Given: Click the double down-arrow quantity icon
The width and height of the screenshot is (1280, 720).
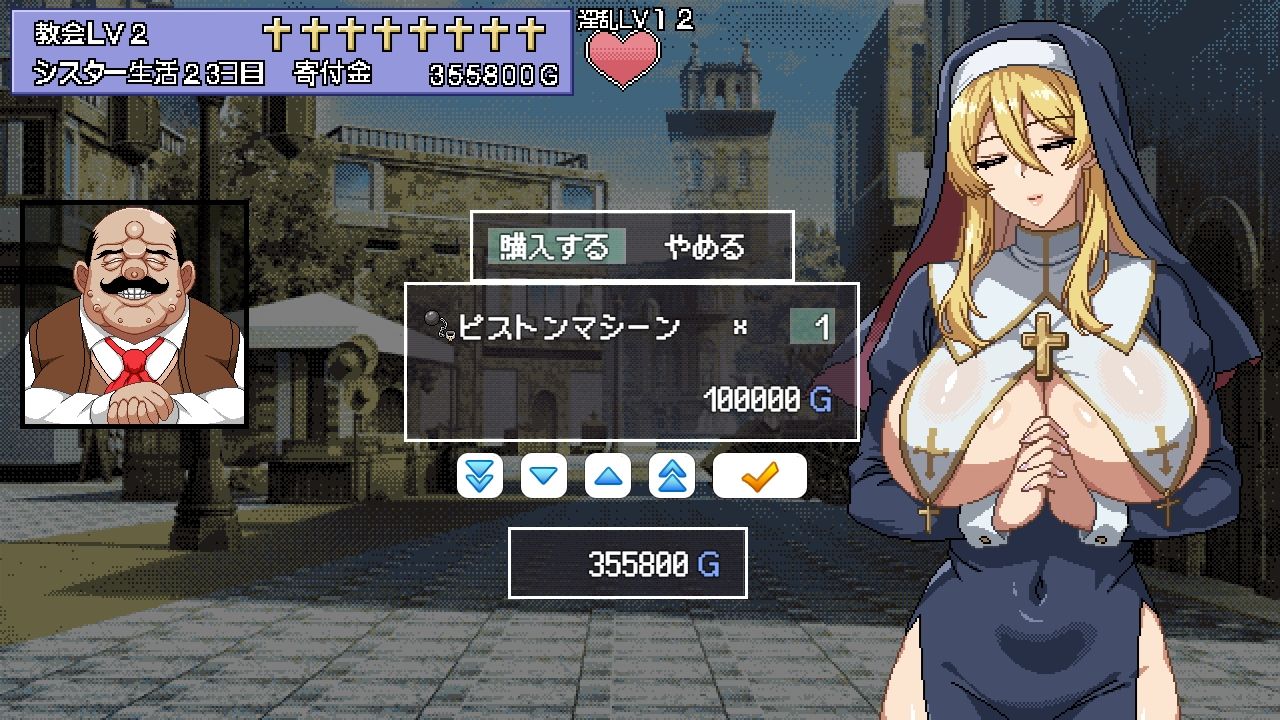Looking at the screenshot, I should tap(479, 475).
